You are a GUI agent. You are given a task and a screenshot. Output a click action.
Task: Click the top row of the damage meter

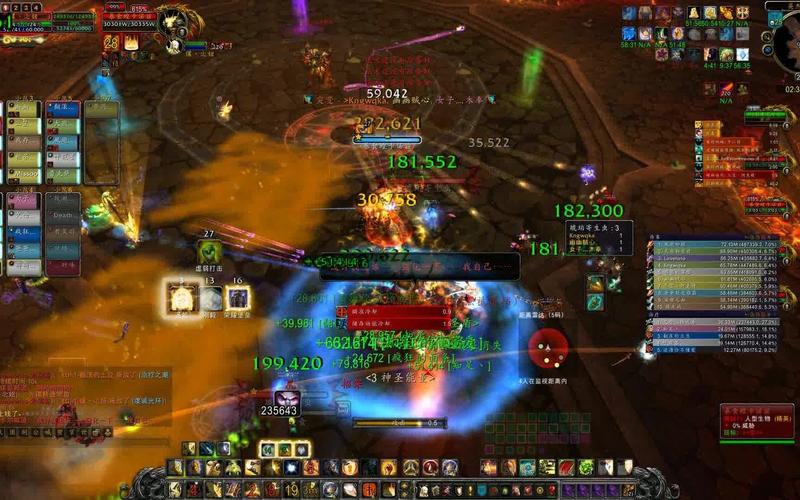[x=712, y=244]
